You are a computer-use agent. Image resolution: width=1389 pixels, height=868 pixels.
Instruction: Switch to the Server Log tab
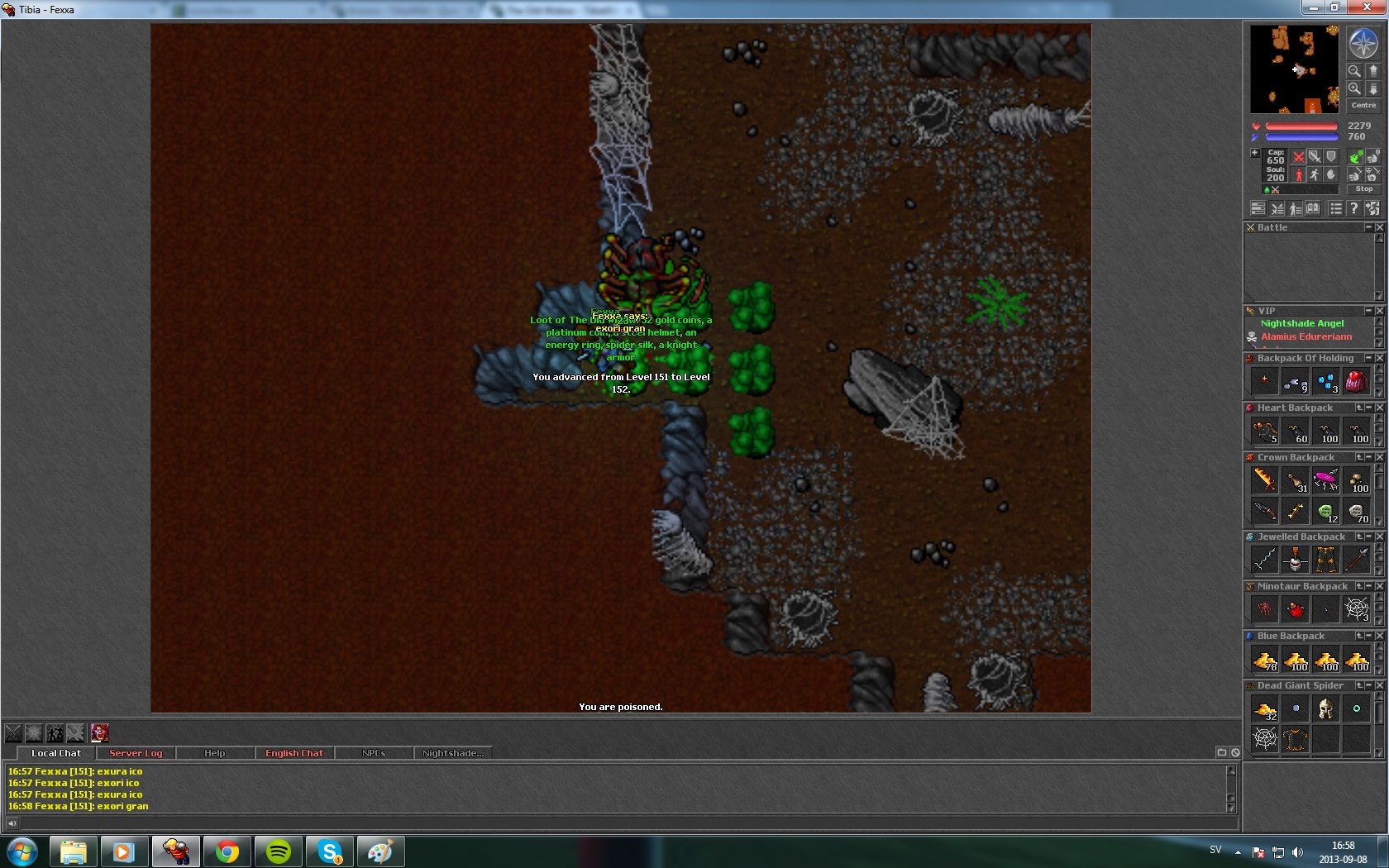point(136,753)
